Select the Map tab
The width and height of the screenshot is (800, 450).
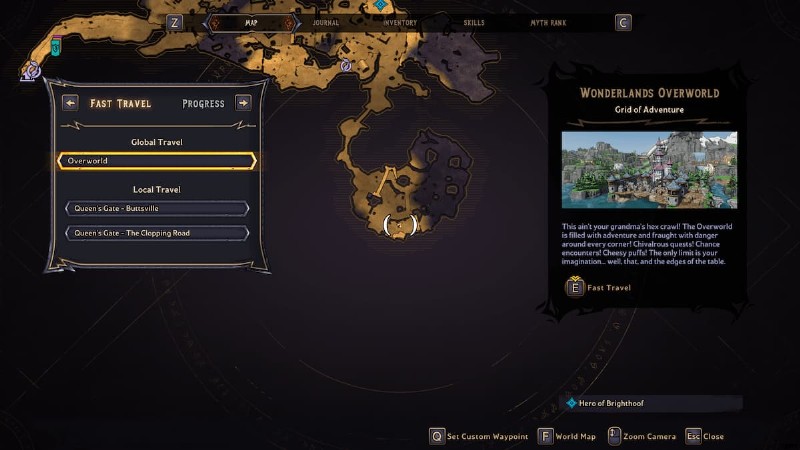pyautogui.click(x=251, y=22)
